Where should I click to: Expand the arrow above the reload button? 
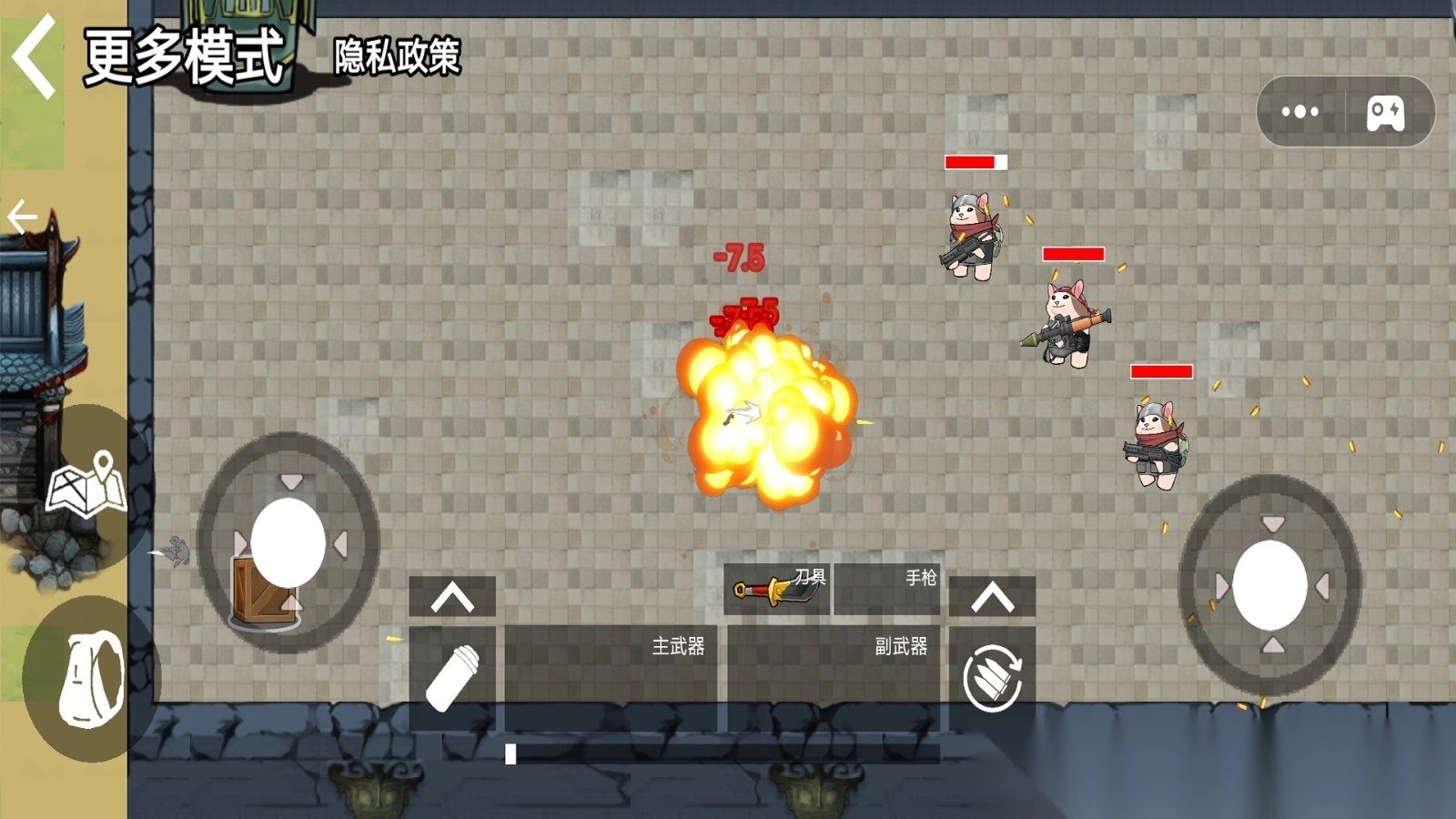click(x=992, y=597)
